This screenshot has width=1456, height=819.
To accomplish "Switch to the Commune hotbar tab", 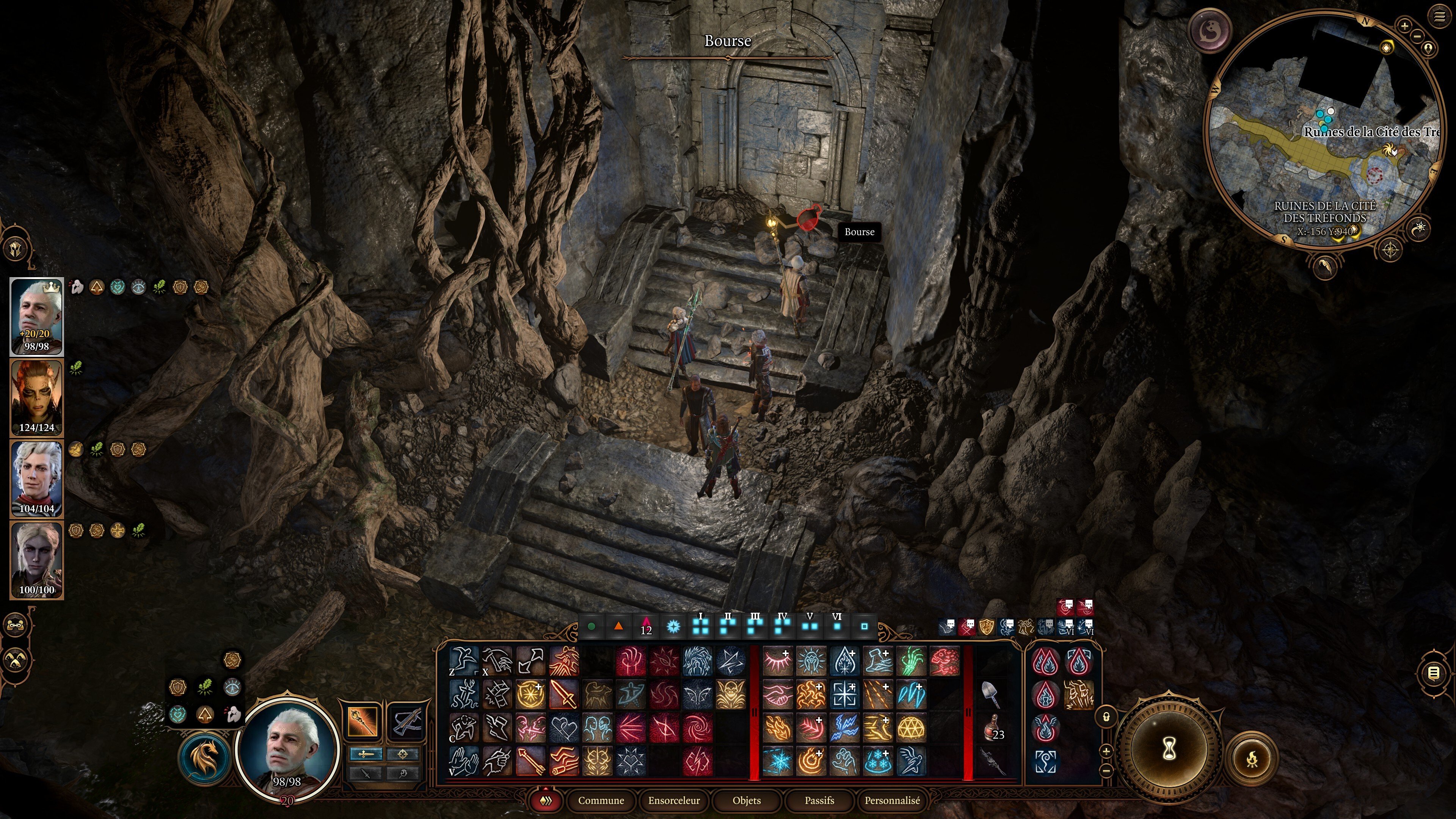I will [x=601, y=800].
